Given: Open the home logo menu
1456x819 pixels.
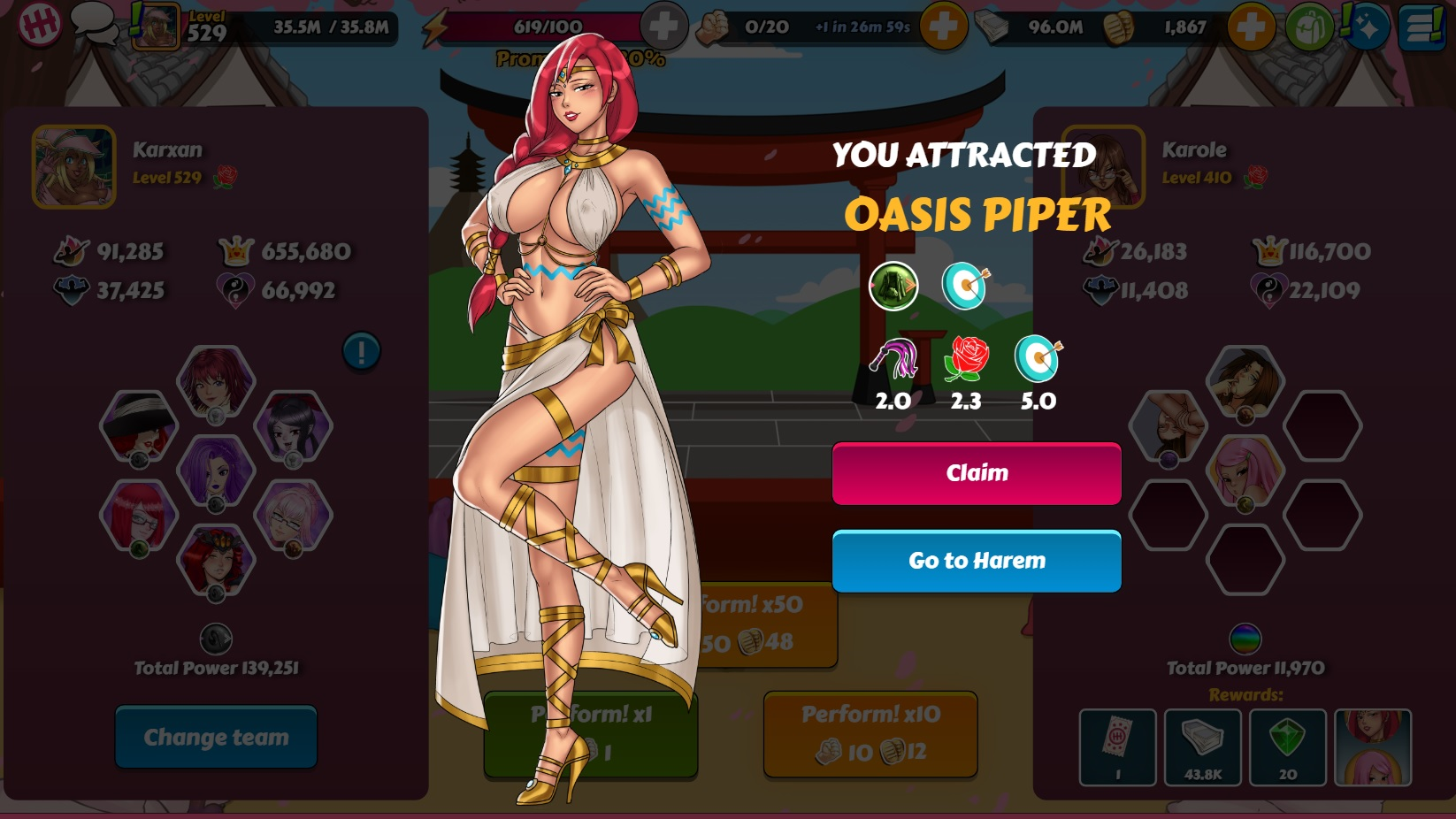Looking at the screenshot, I should coord(38,24).
